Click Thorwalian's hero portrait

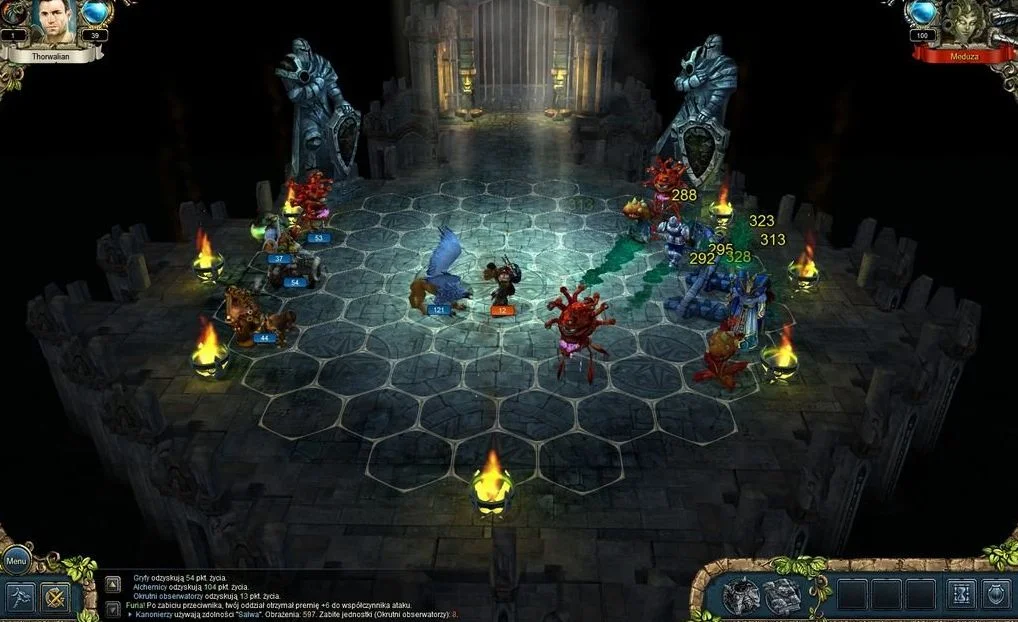point(54,22)
